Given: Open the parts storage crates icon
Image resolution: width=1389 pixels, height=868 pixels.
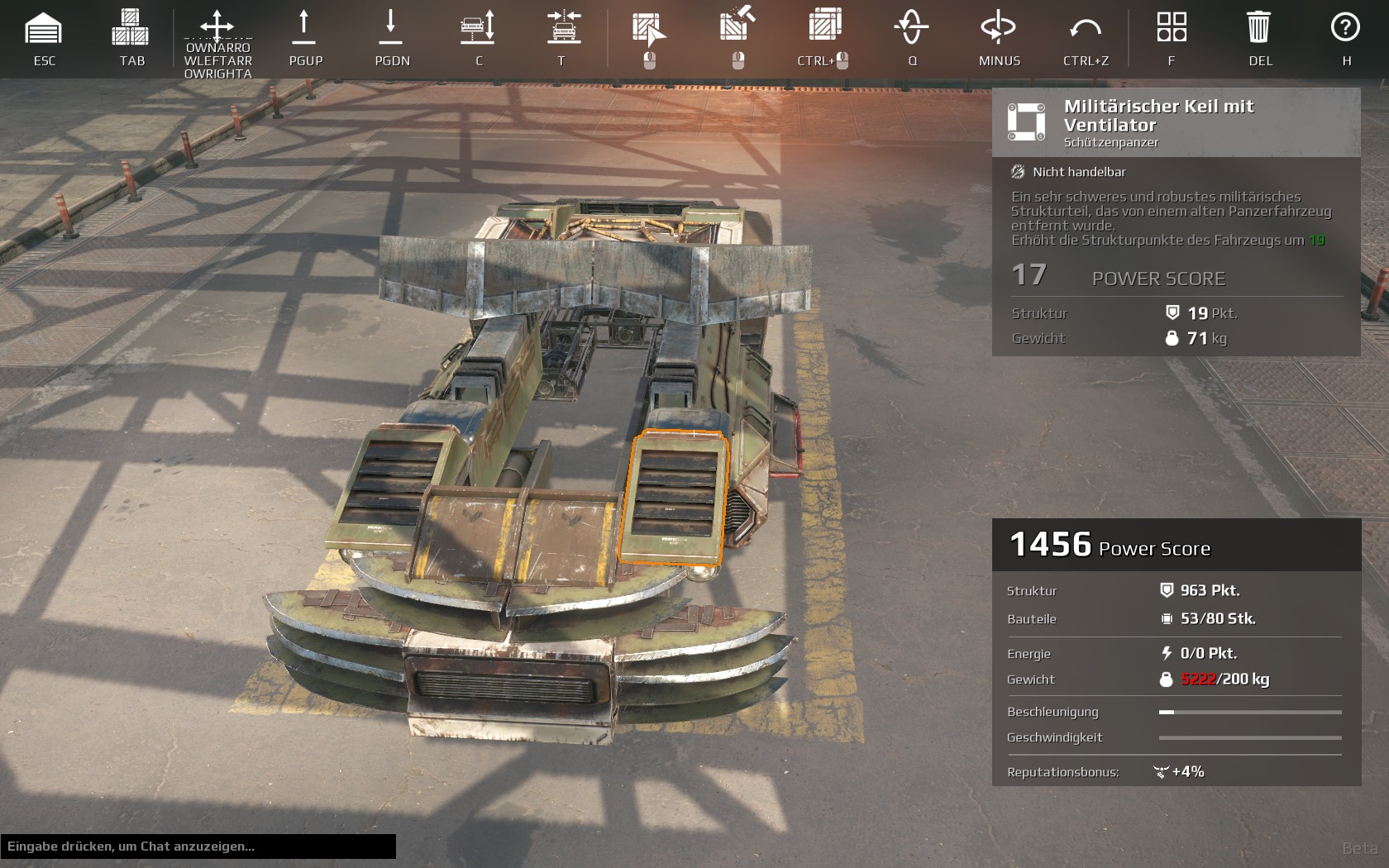Looking at the screenshot, I should click(x=131, y=28).
